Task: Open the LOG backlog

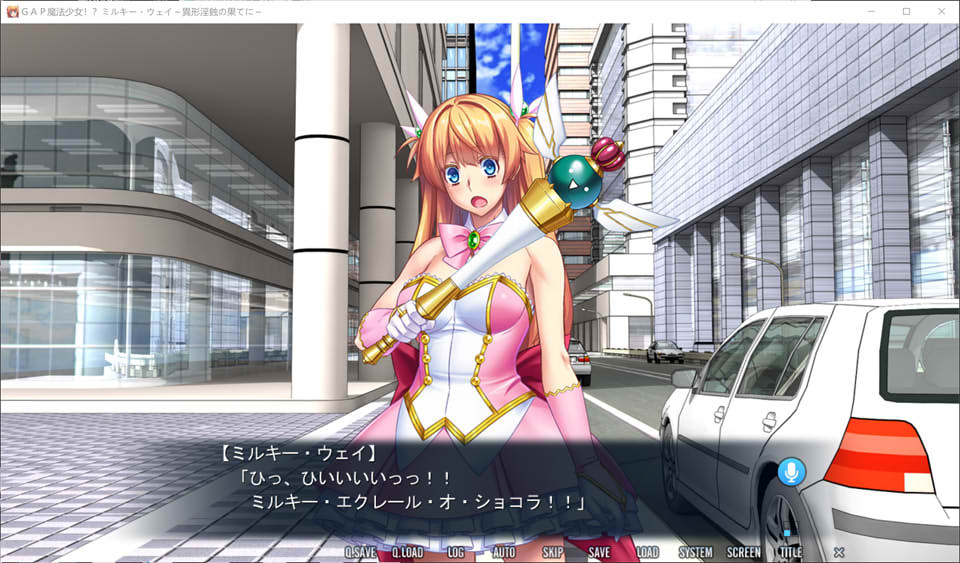Action: click(455, 552)
